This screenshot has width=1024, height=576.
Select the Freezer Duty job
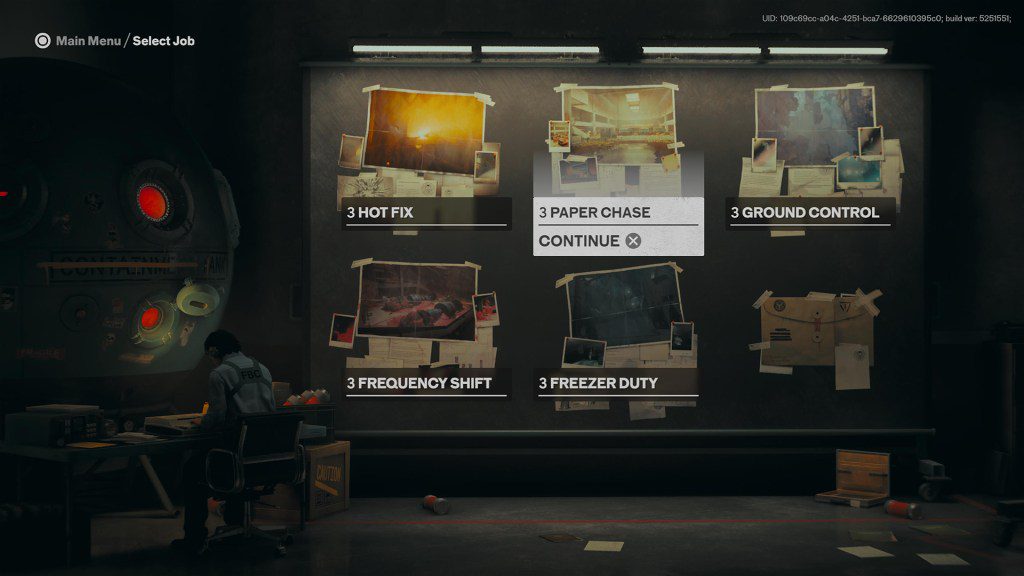coord(617,383)
